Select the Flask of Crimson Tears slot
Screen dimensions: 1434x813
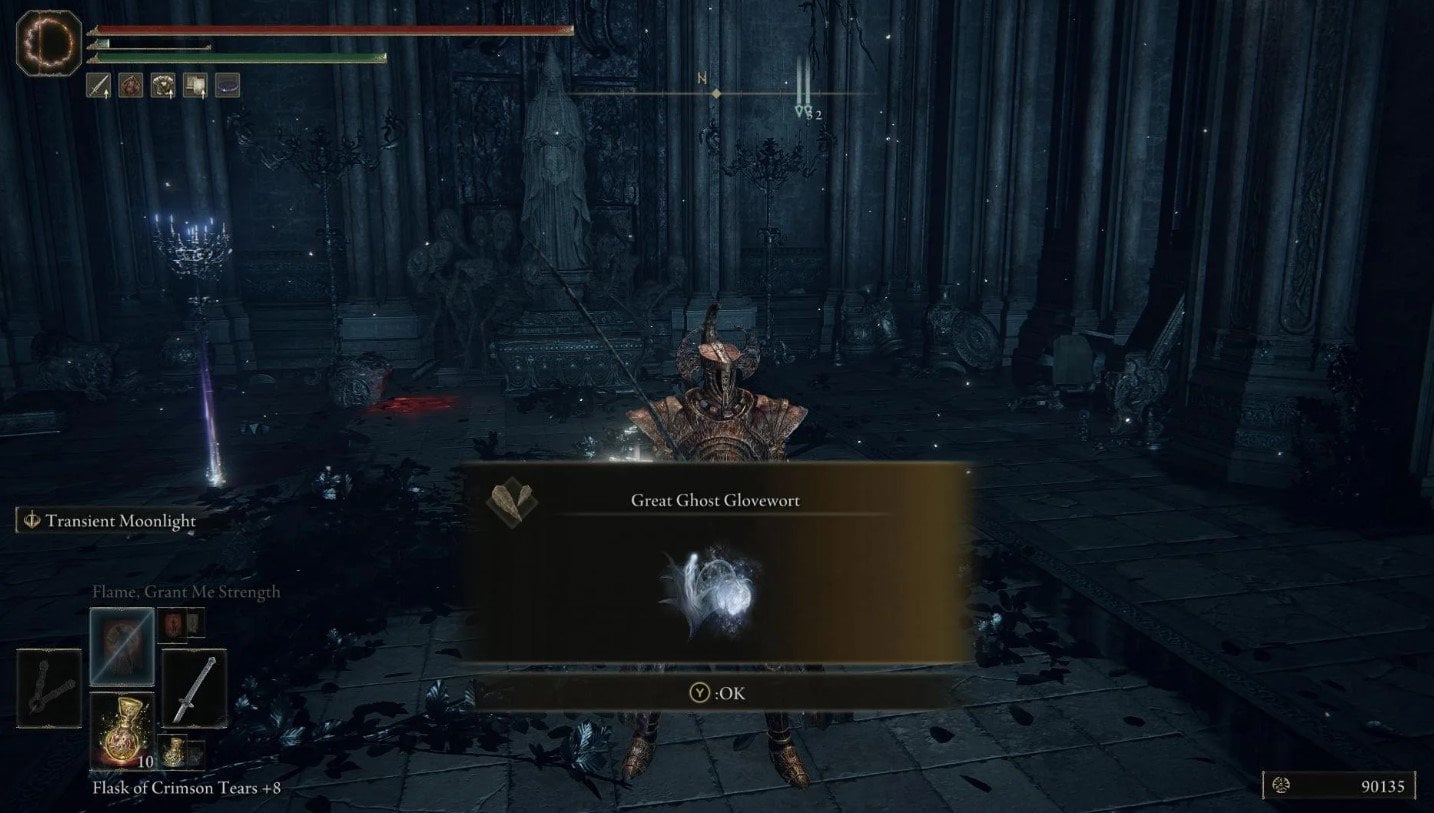pyautogui.click(x=123, y=730)
